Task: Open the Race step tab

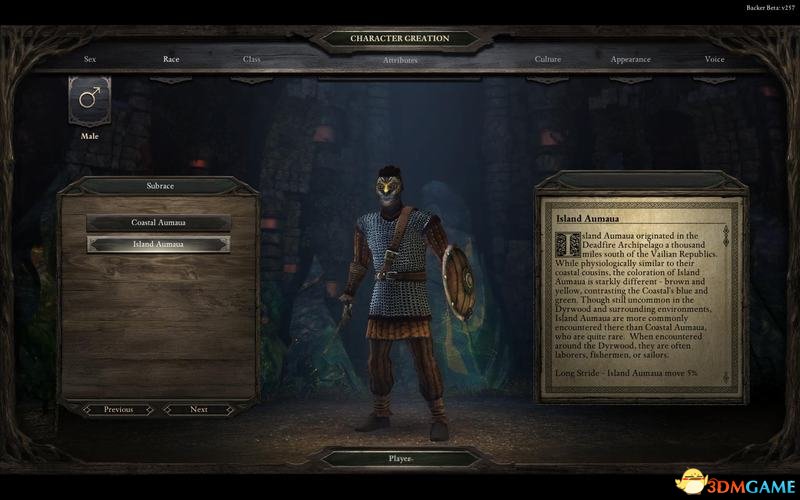Action: coord(171,59)
